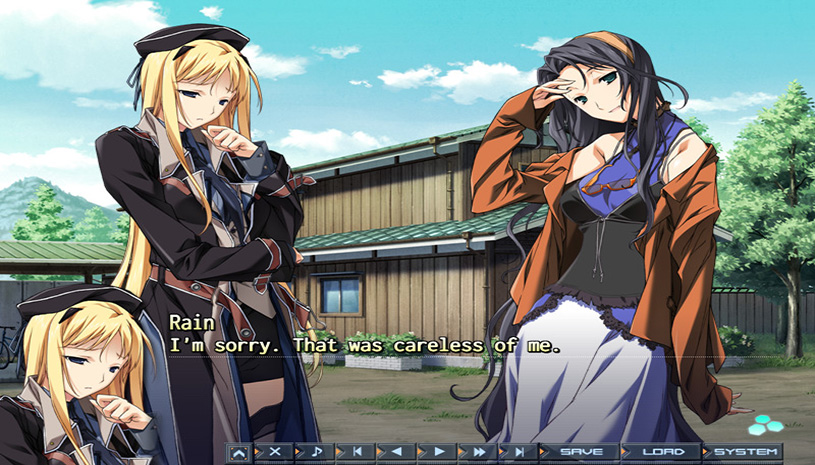The height and width of the screenshot is (465, 815).
Task: Fast-forward through the dialogue text
Action: pos(478,453)
